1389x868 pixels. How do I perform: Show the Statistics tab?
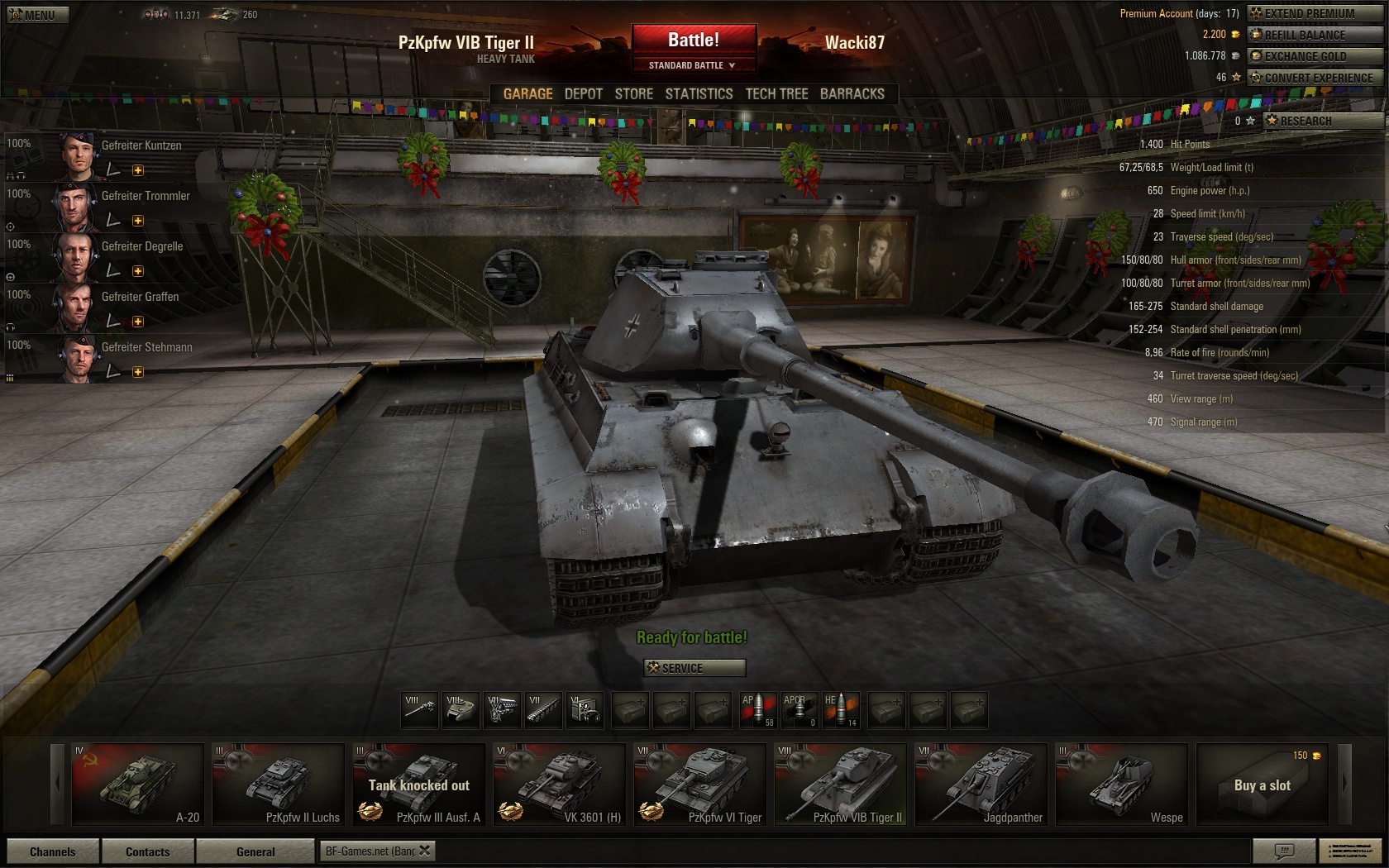coord(699,94)
